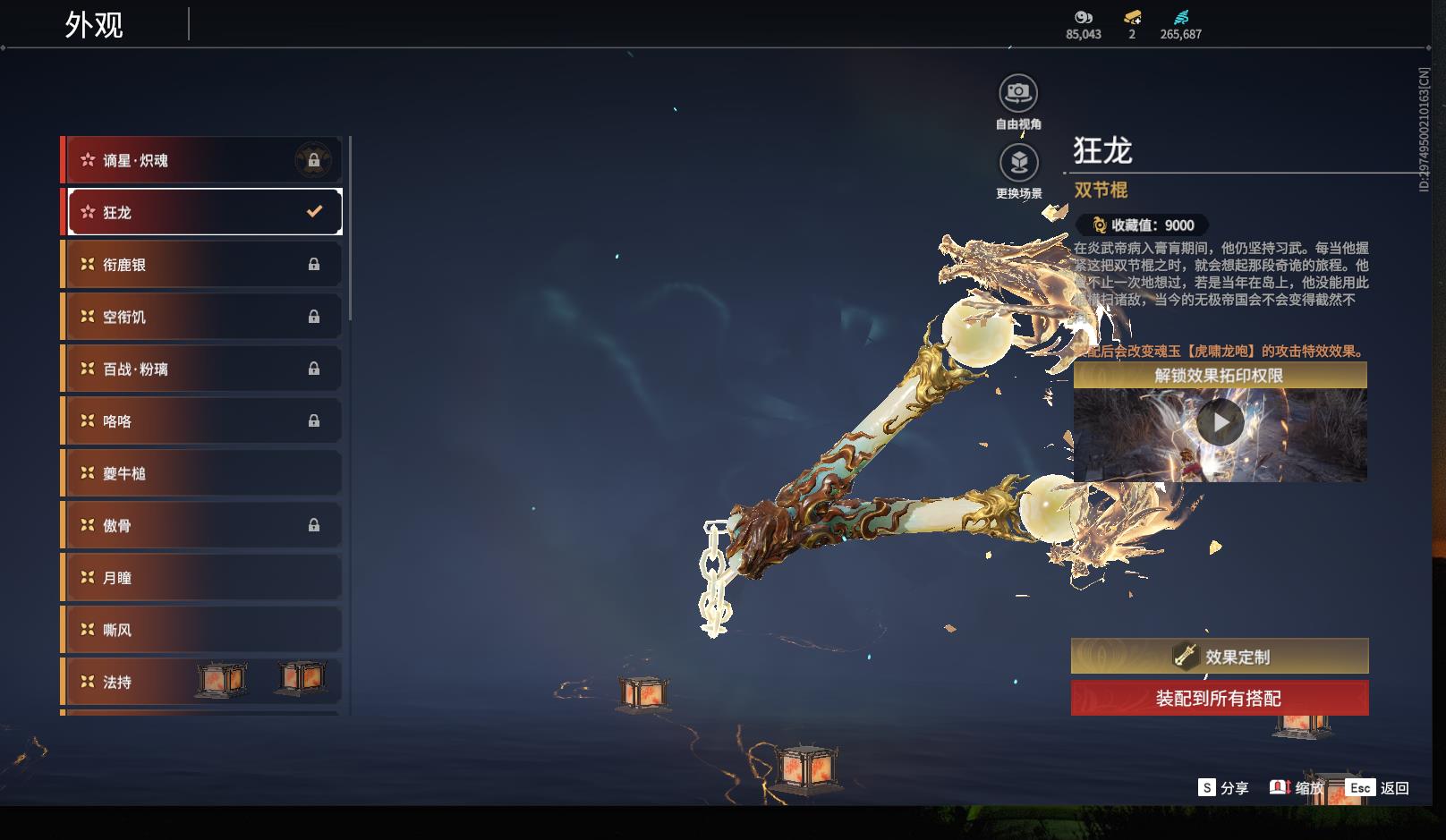Choose the 狂龙 skin in list
The height and width of the screenshot is (840, 1446).
(201, 212)
